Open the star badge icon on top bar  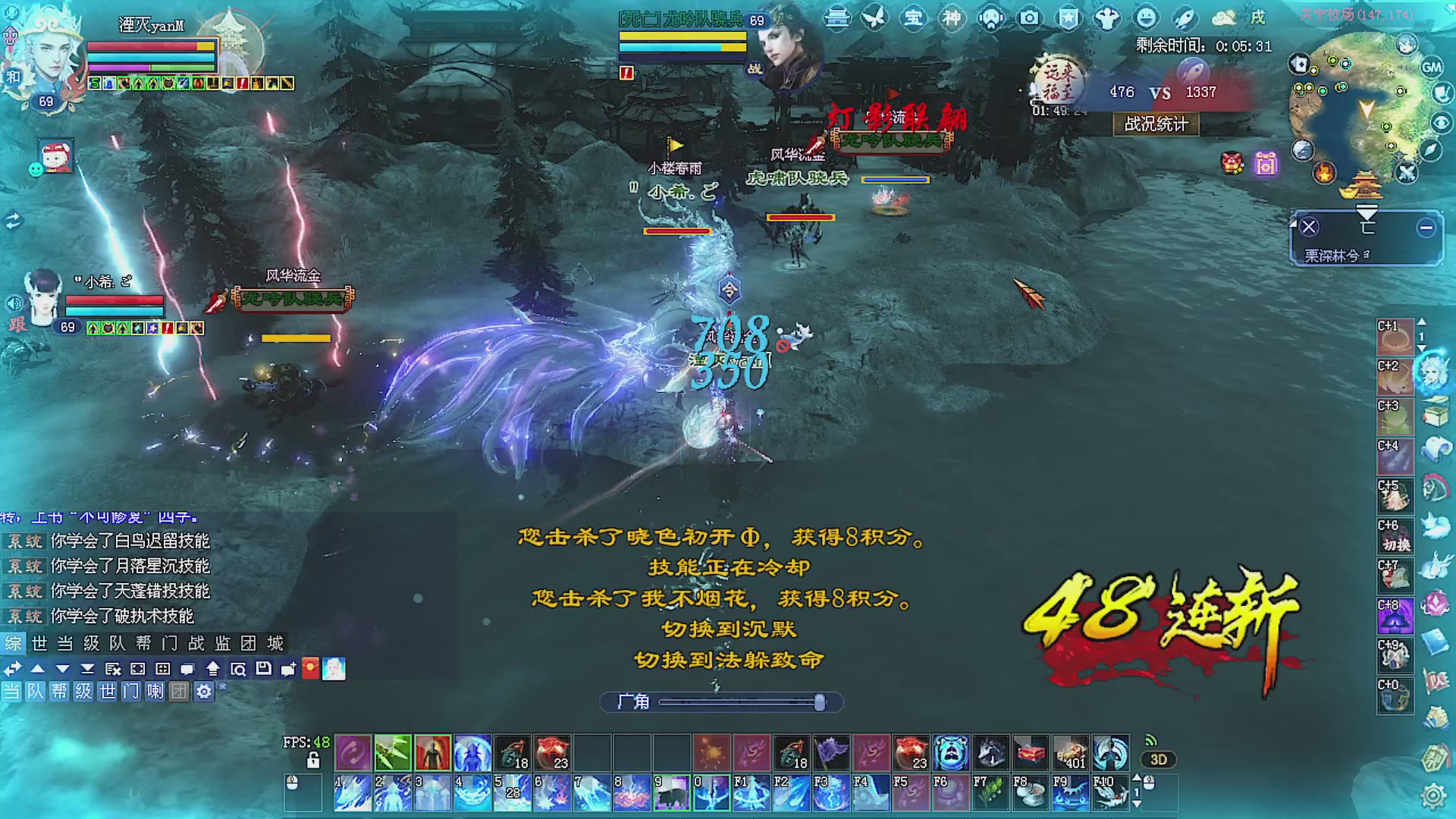click(x=1068, y=17)
